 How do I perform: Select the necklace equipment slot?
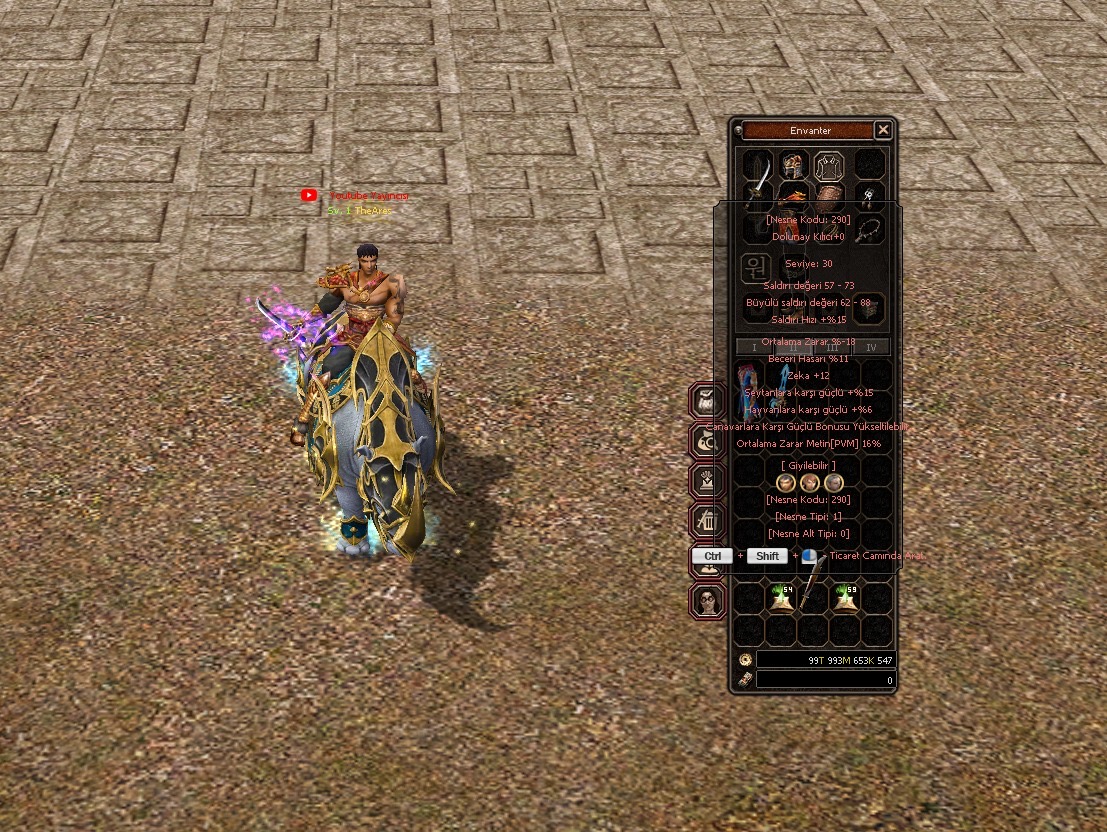point(869,228)
